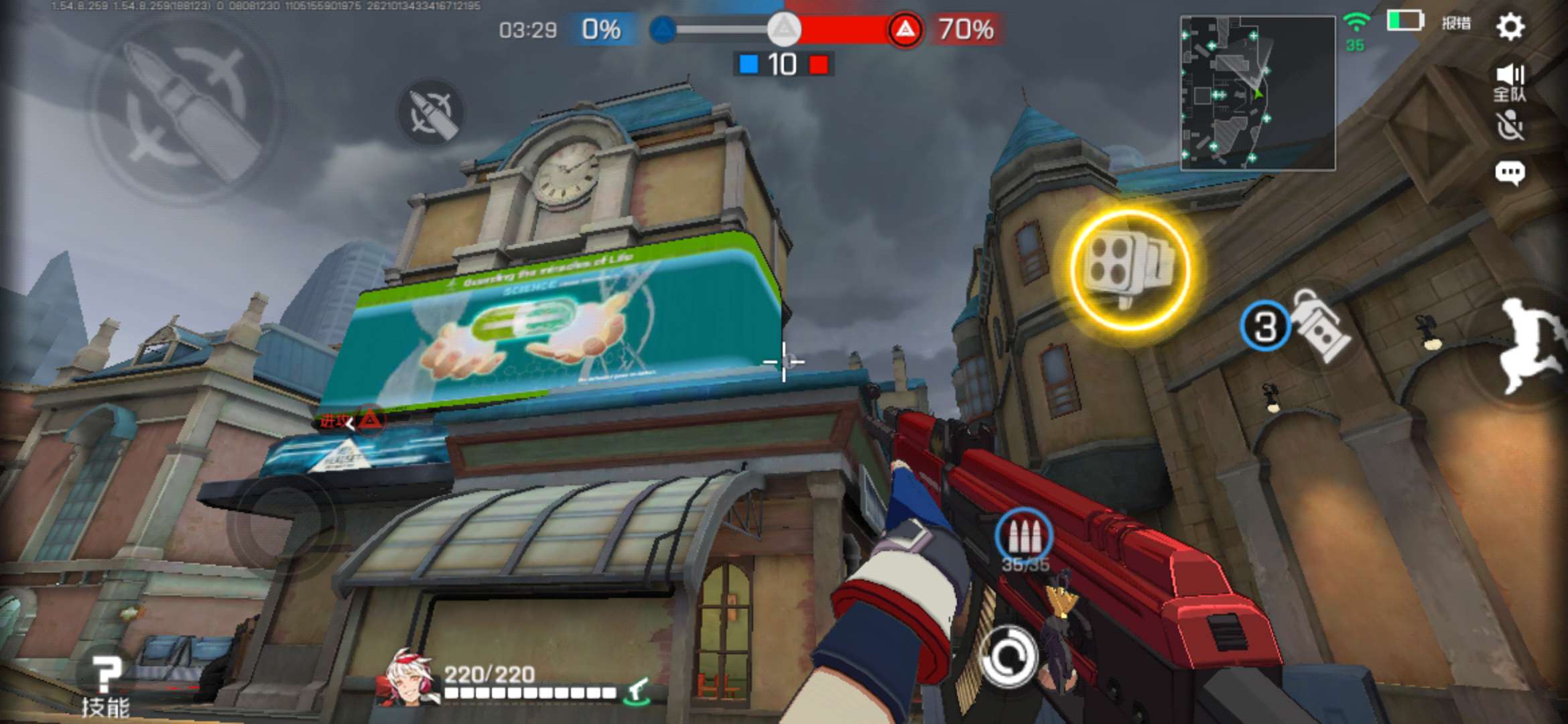The image size is (1568, 724).
Task: Tap the circular swap weapon button
Action: [1008, 657]
